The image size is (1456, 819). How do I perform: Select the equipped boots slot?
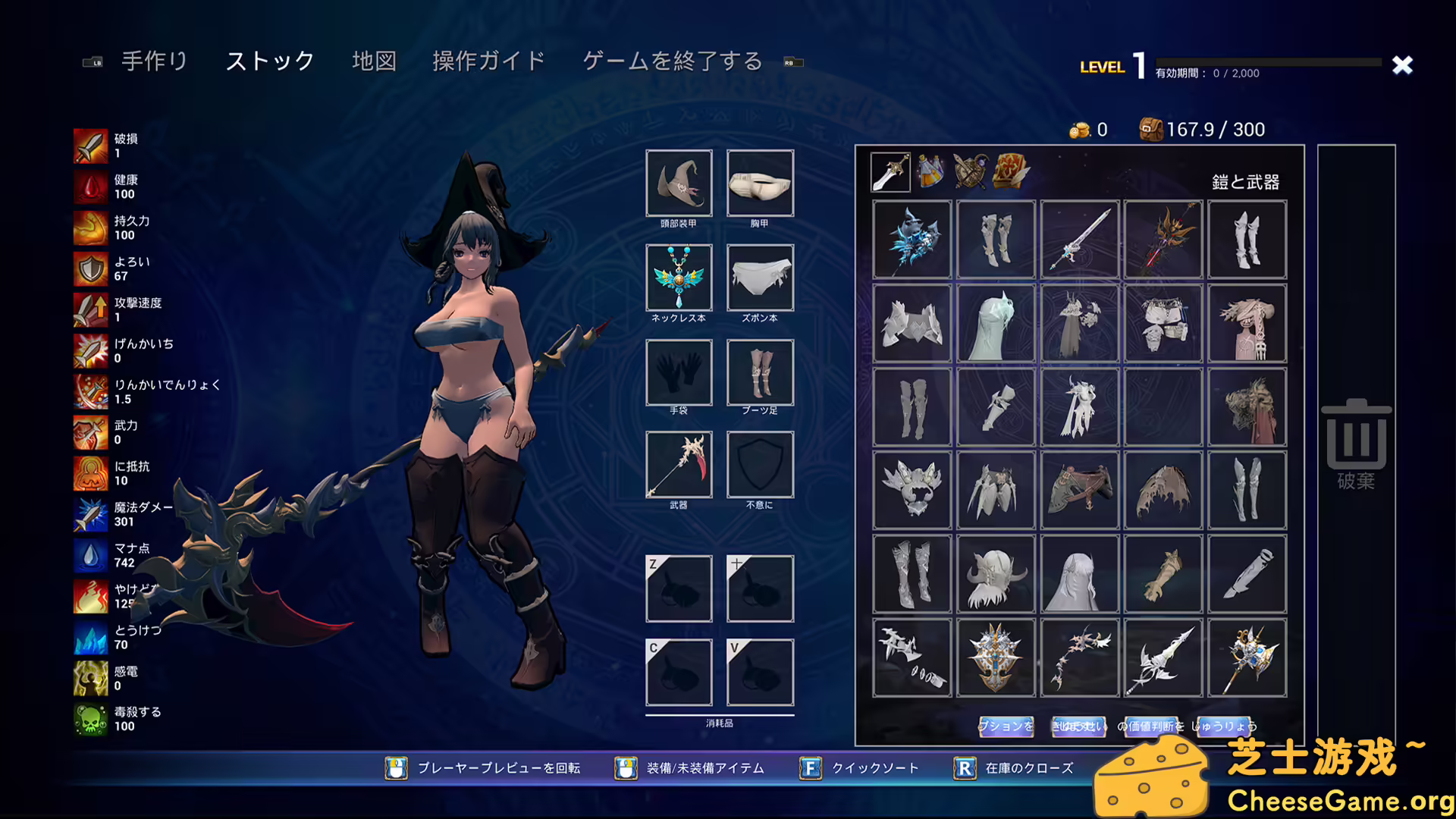760,372
